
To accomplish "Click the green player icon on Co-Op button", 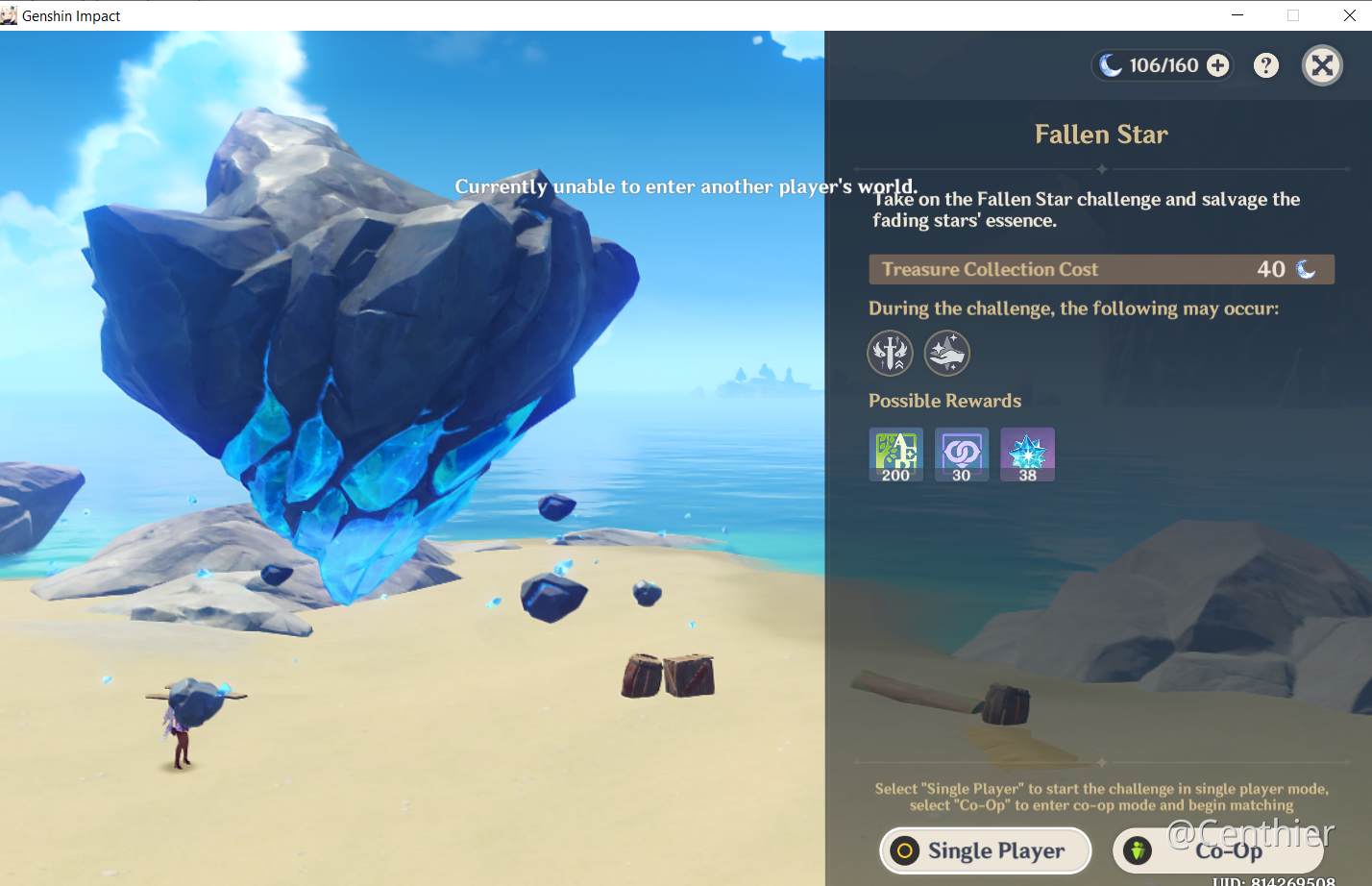I will coord(1137,850).
